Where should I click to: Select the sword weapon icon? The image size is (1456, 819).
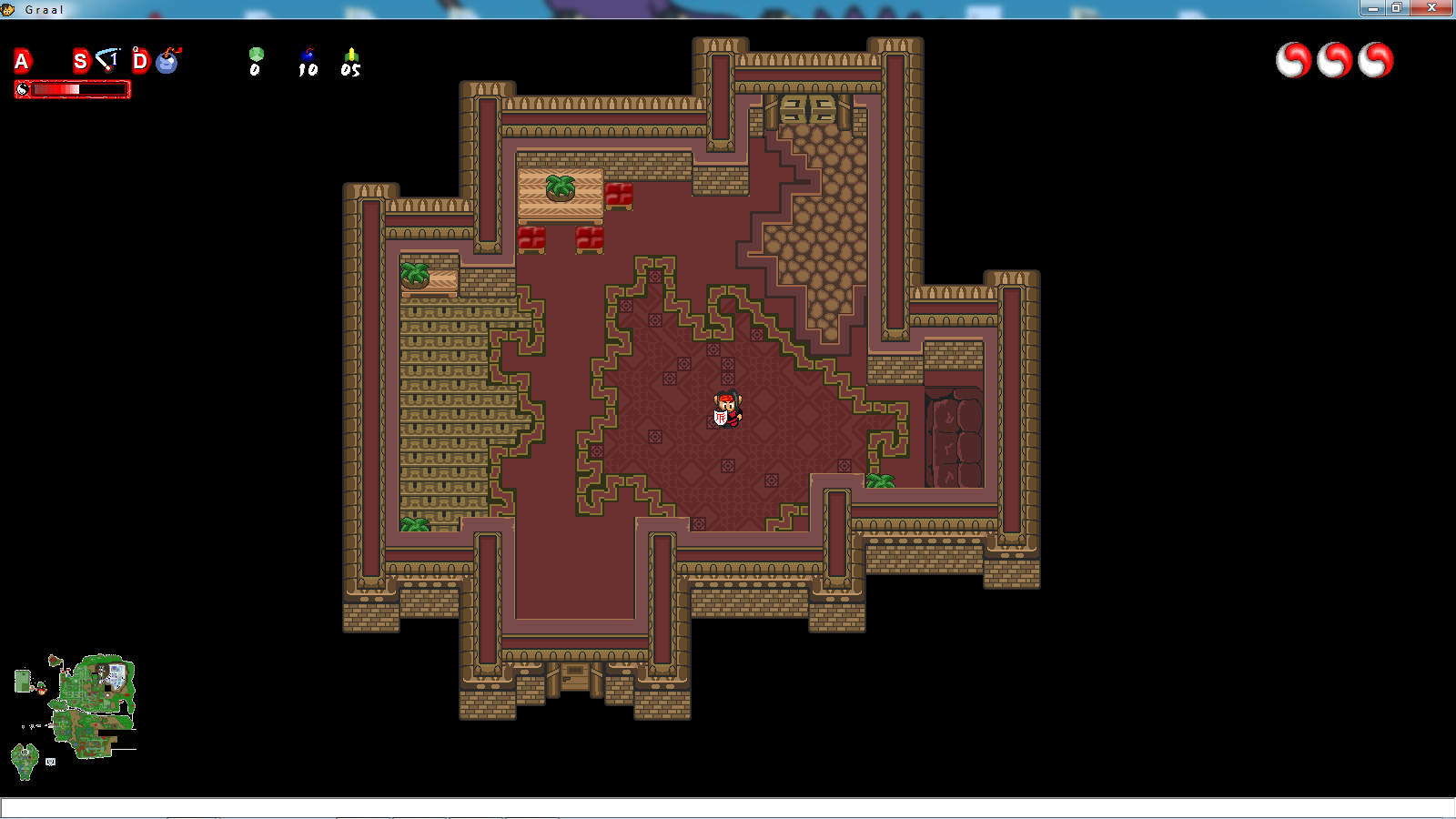(108, 60)
